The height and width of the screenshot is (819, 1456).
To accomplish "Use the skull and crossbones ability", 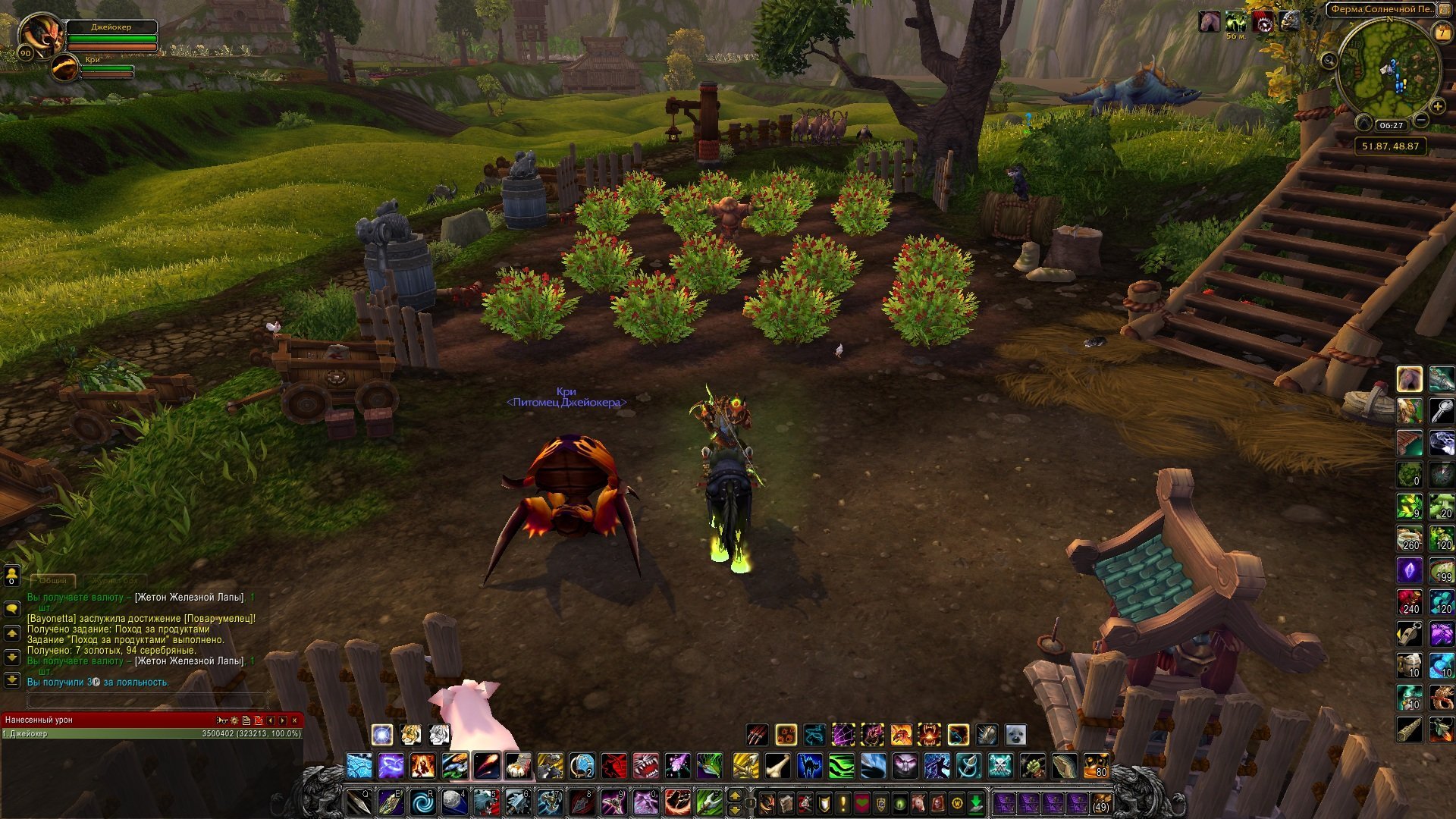I will 1000,767.
